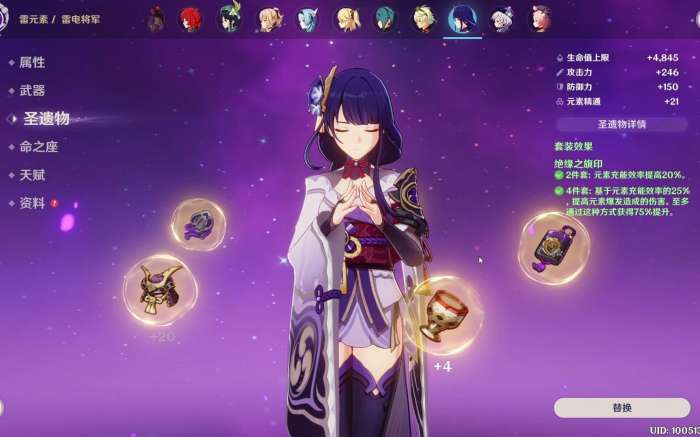Select the 圣遗物 artifacts section
The image size is (700, 437).
pos(46,118)
